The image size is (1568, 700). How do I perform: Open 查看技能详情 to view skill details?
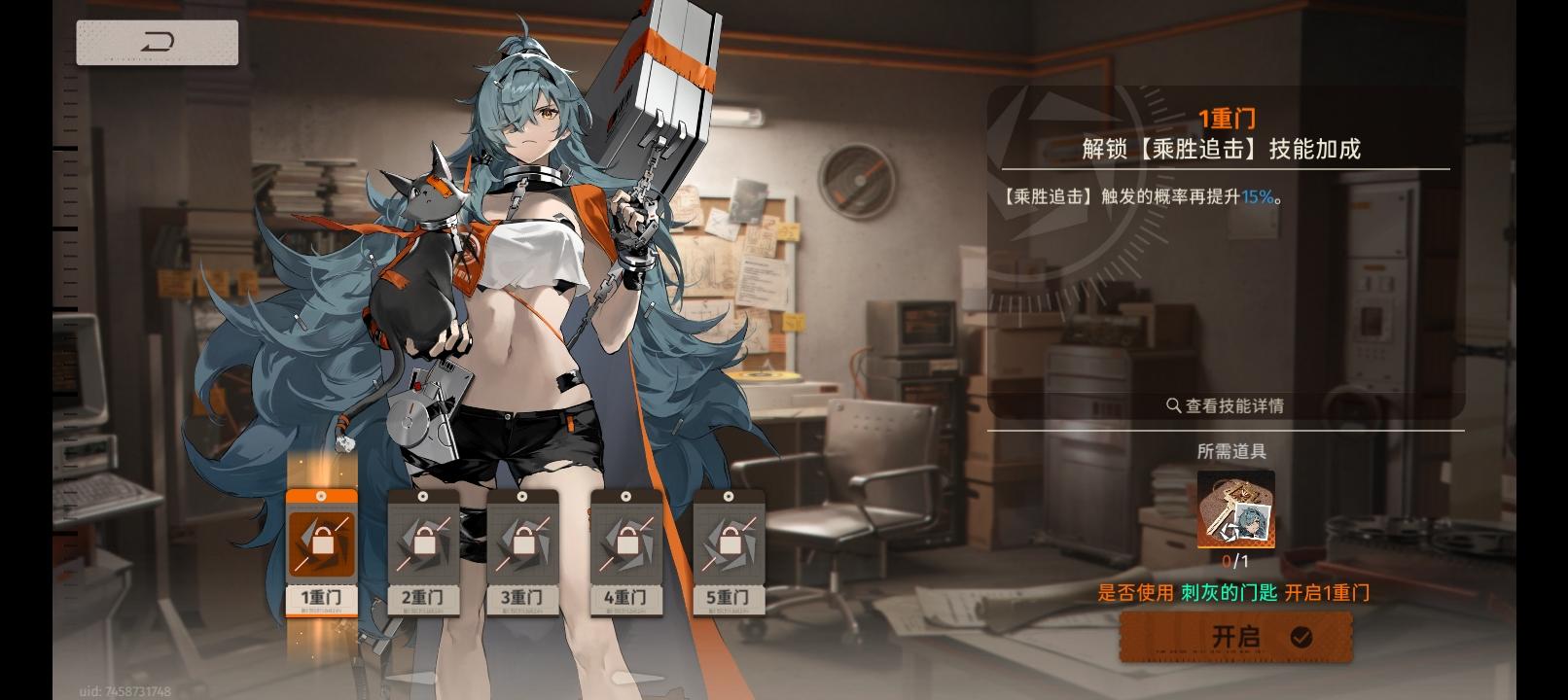[1233, 405]
